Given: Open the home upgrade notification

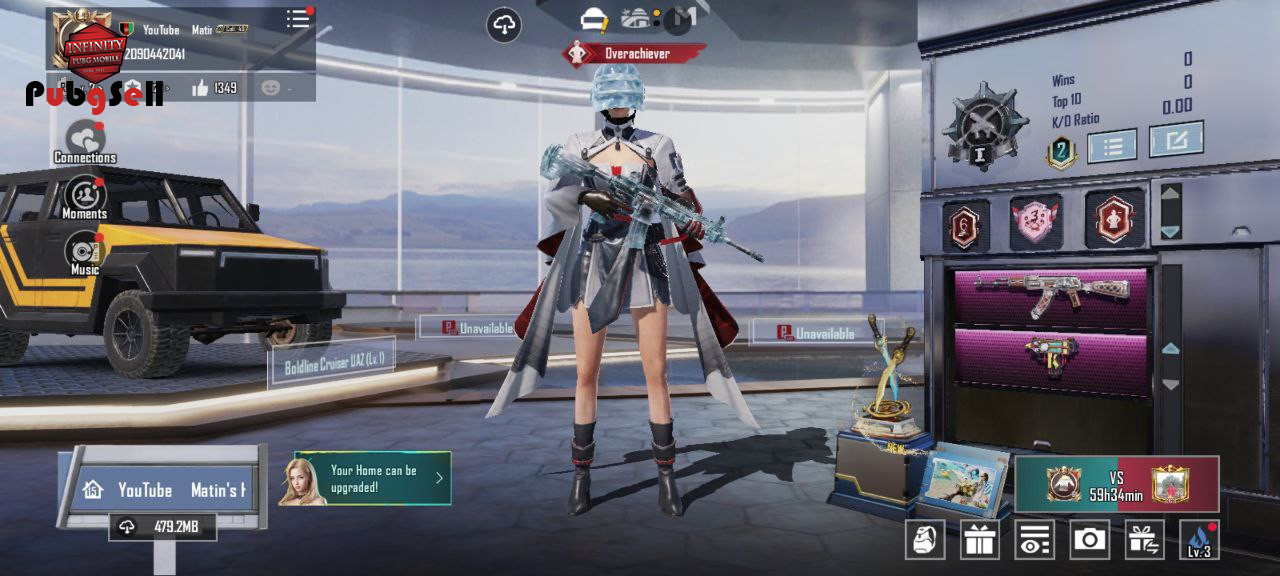Looking at the screenshot, I should coord(373,478).
